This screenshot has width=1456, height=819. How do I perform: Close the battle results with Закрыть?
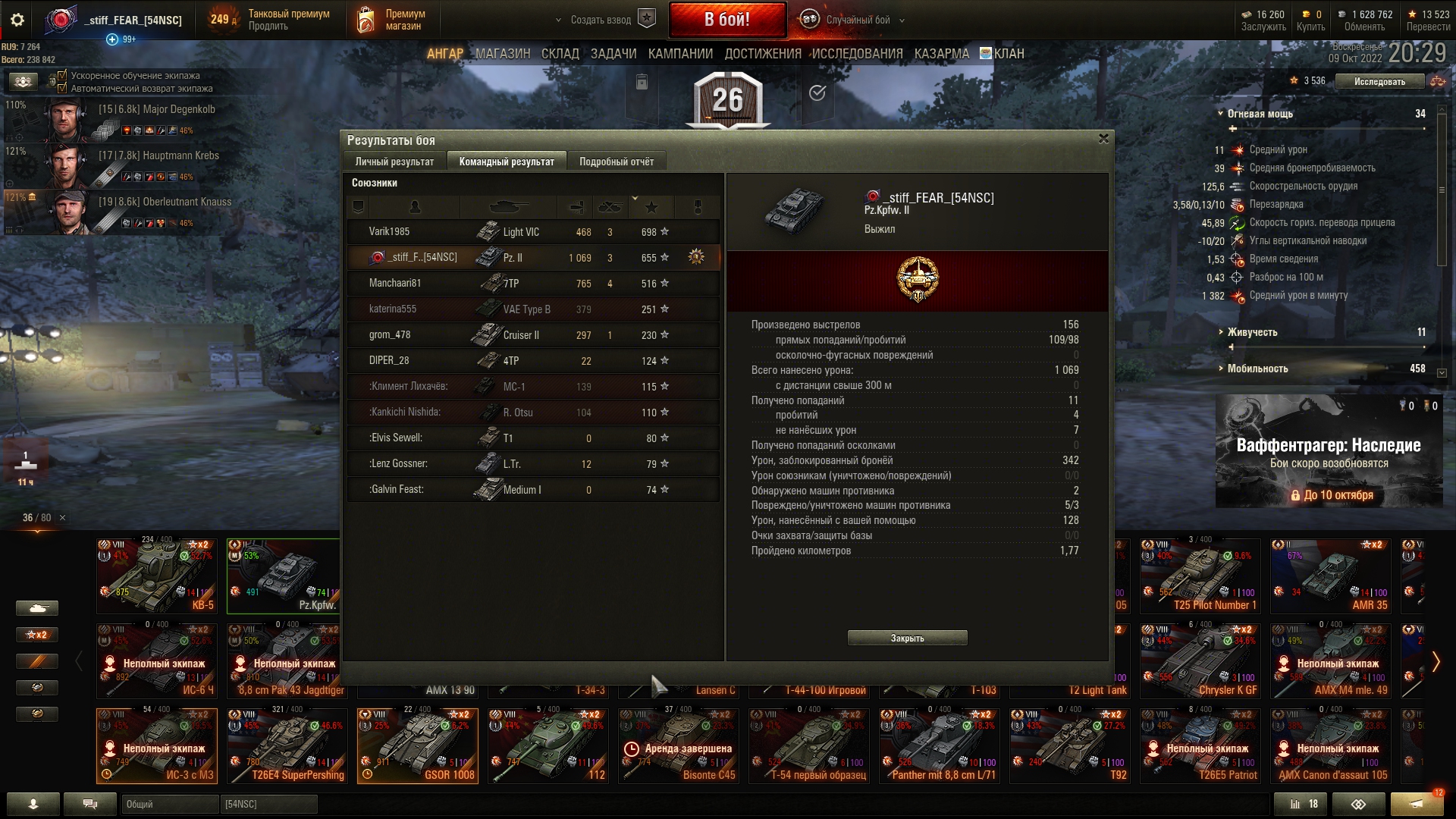(907, 638)
